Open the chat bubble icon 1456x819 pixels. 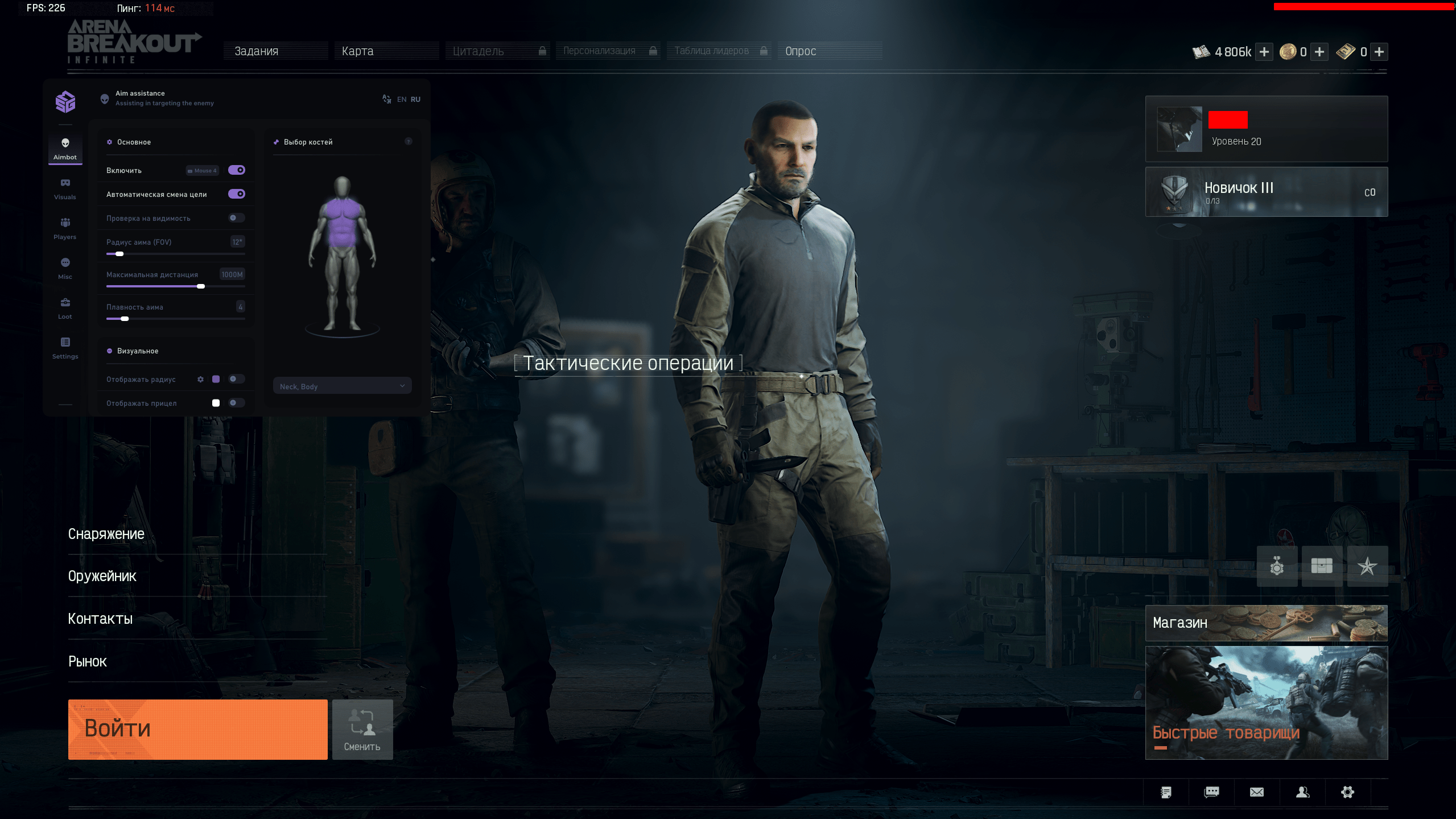point(1212,792)
